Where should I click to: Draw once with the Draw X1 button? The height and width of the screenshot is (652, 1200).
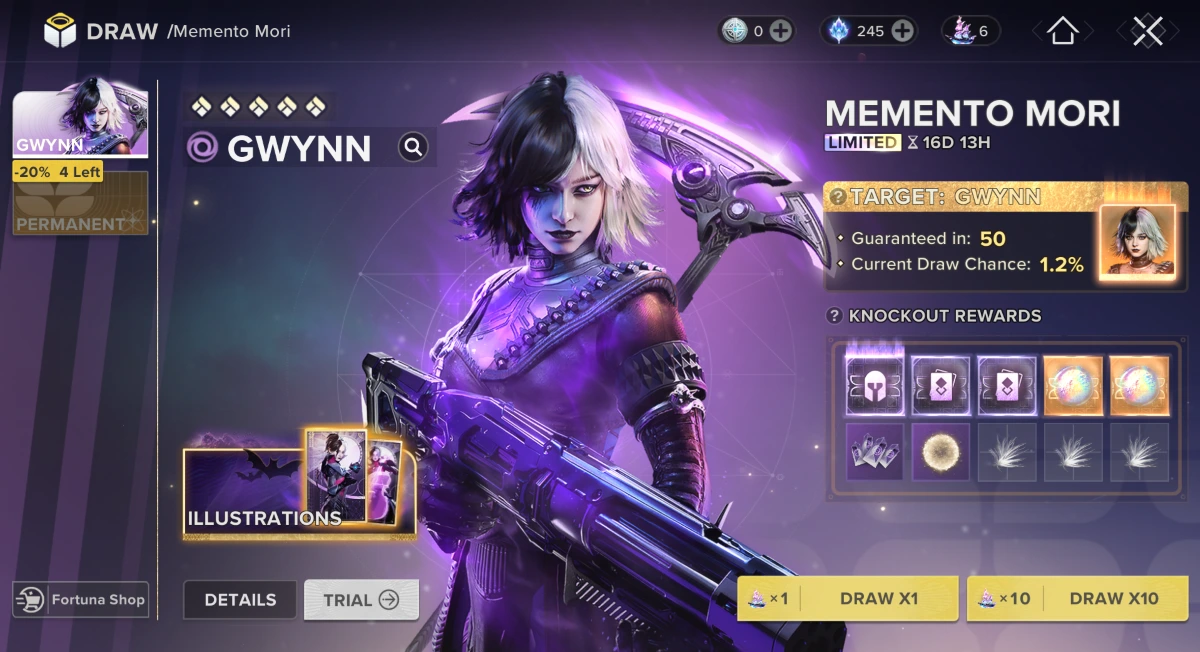(x=847, y=599)
